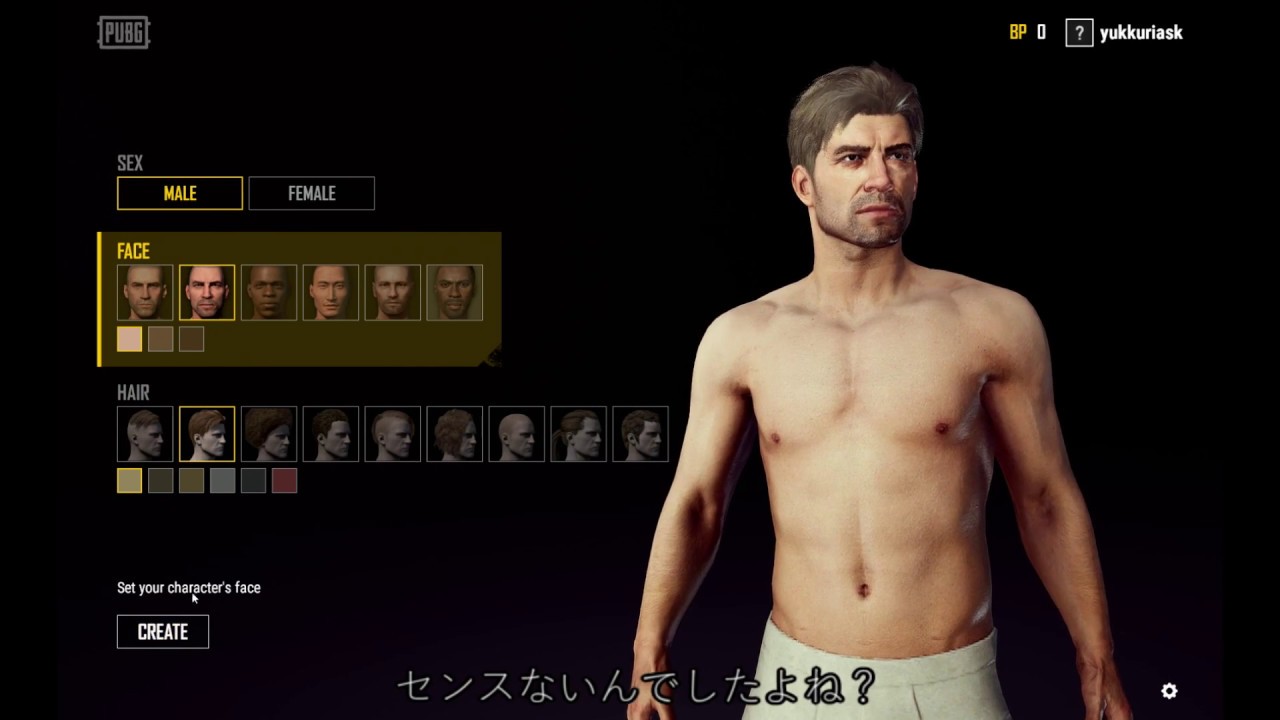Choose the first face preset
The height and width of the screenshot is (720, 1280).
coord(144,291)
